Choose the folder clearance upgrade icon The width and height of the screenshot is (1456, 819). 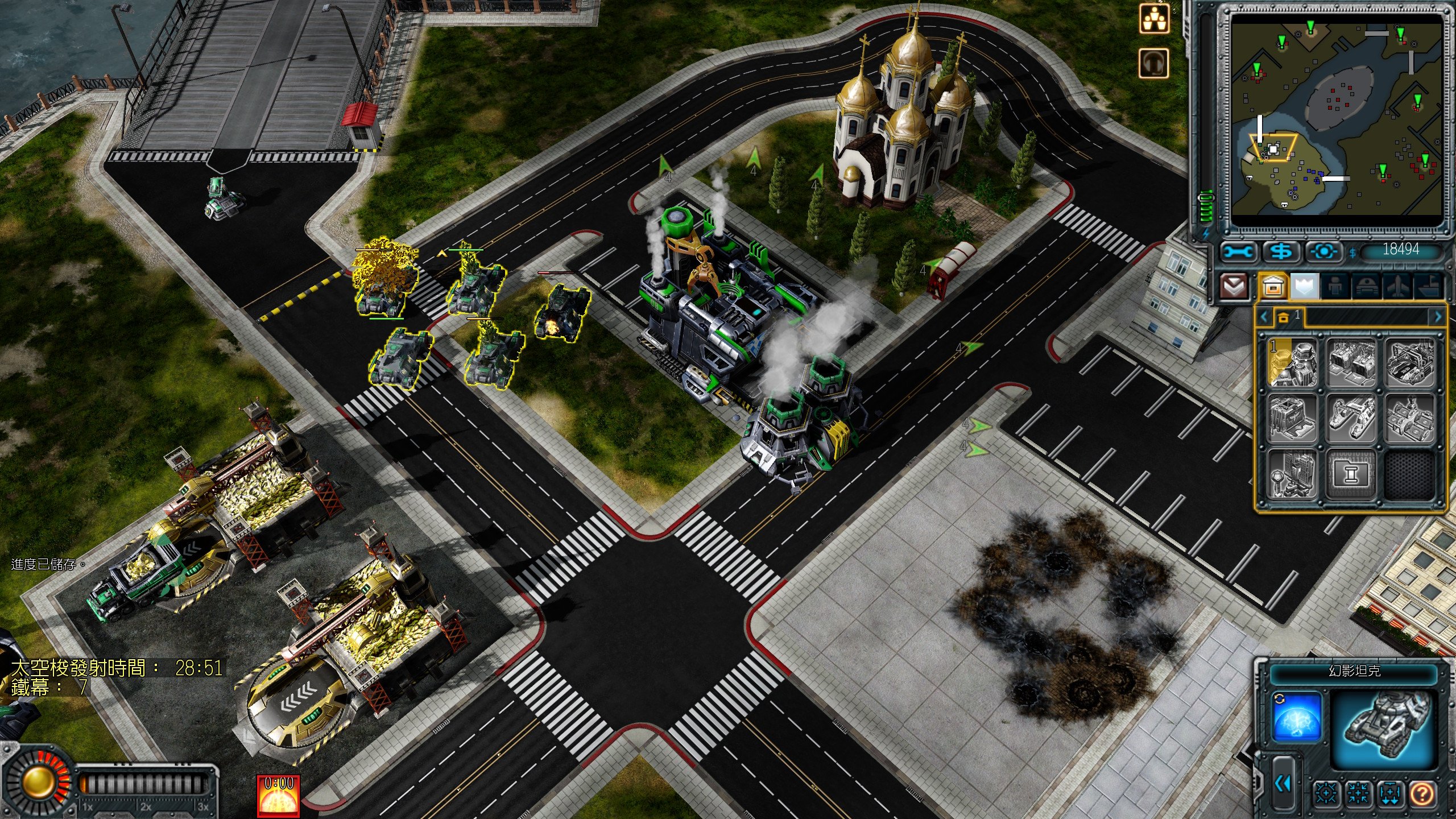(x=1351, y=475)
